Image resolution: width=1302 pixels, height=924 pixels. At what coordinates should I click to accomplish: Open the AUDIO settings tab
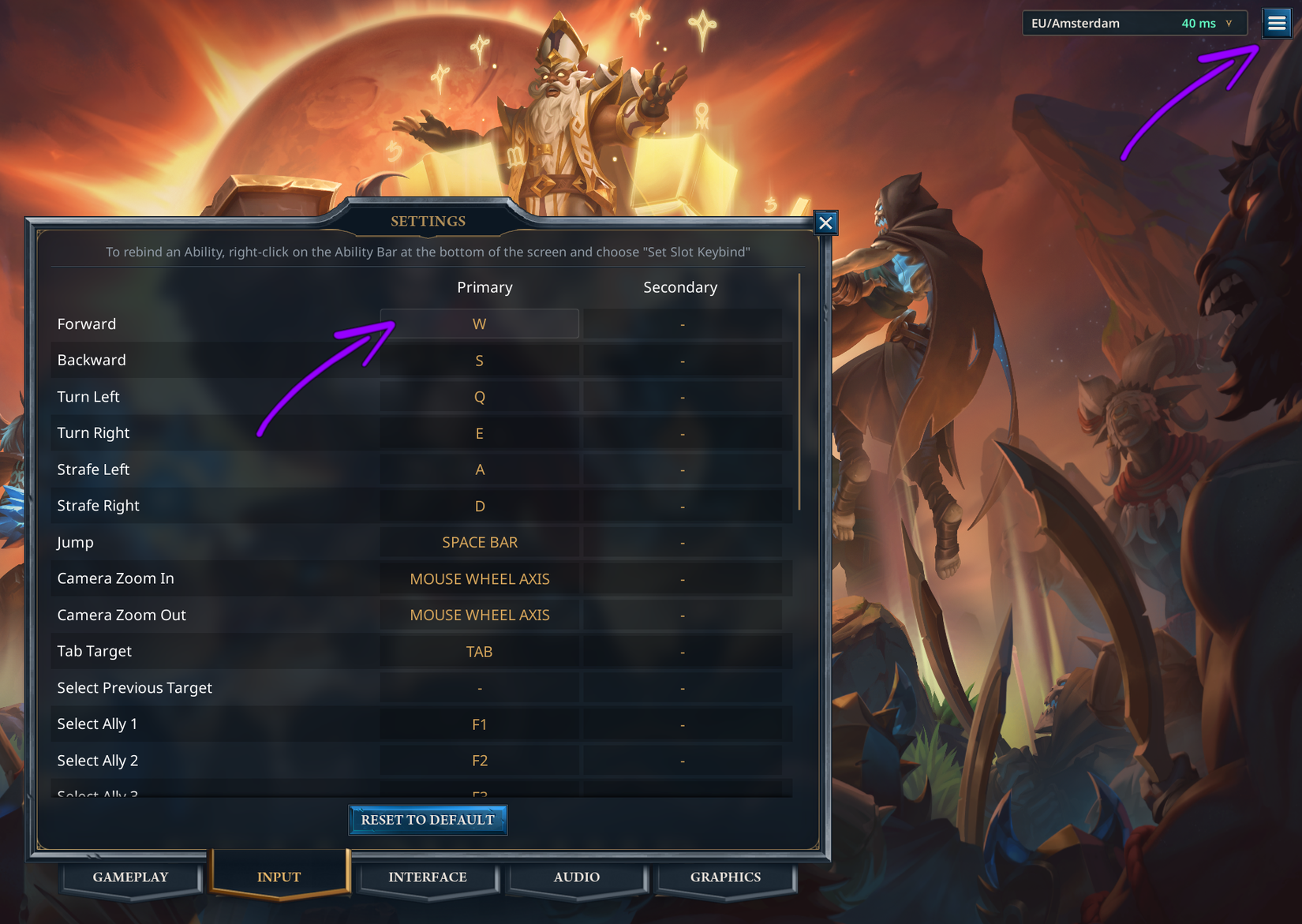point(577,877)
